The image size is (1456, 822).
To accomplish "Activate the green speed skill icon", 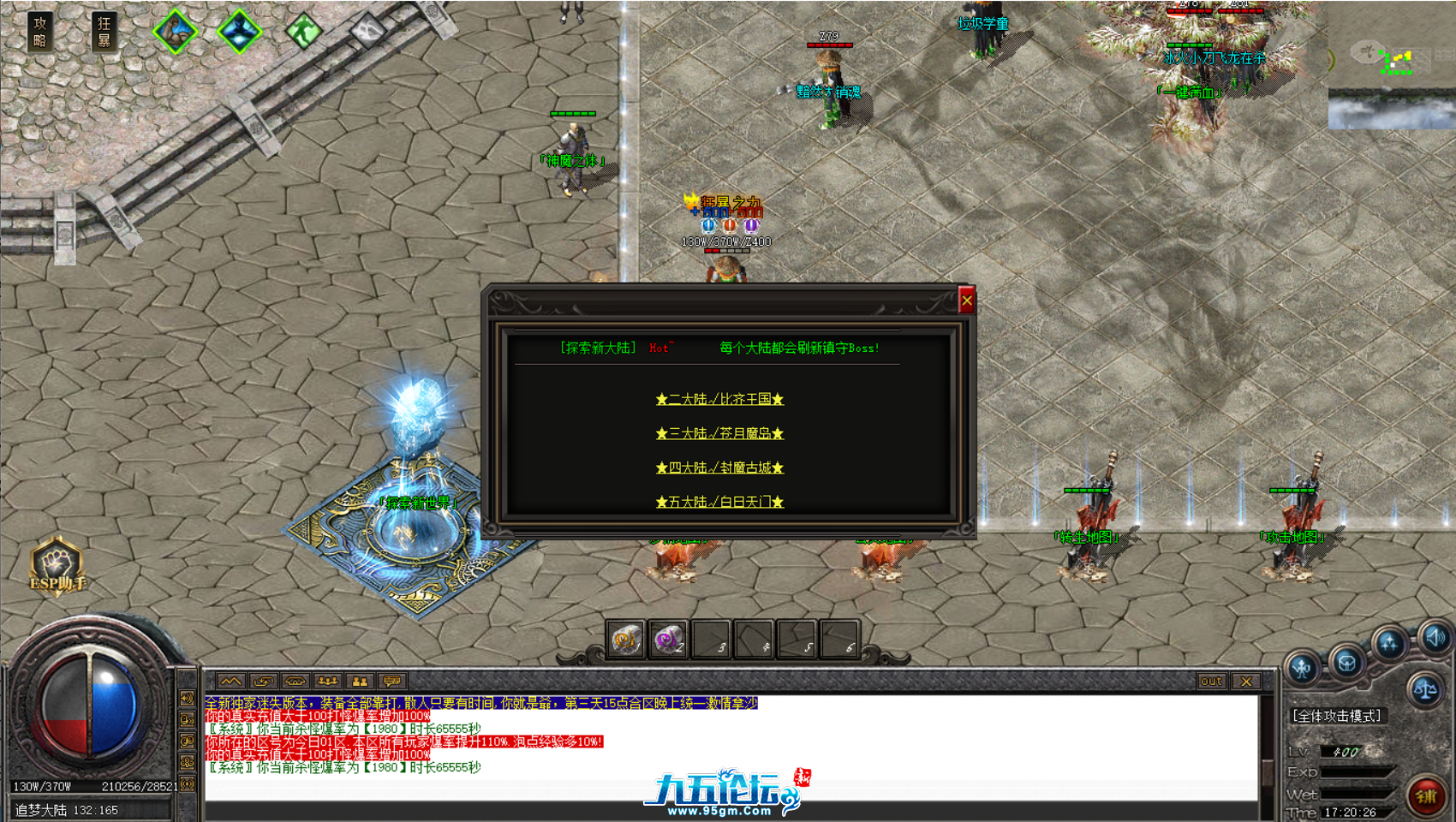I will tap(302, 31).
